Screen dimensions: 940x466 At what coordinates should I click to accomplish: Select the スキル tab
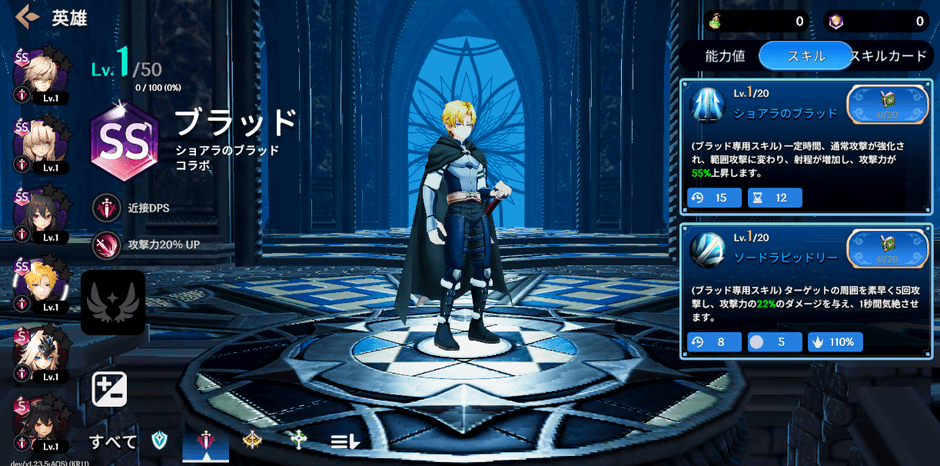pyautogui.click(x=806, y=56)
